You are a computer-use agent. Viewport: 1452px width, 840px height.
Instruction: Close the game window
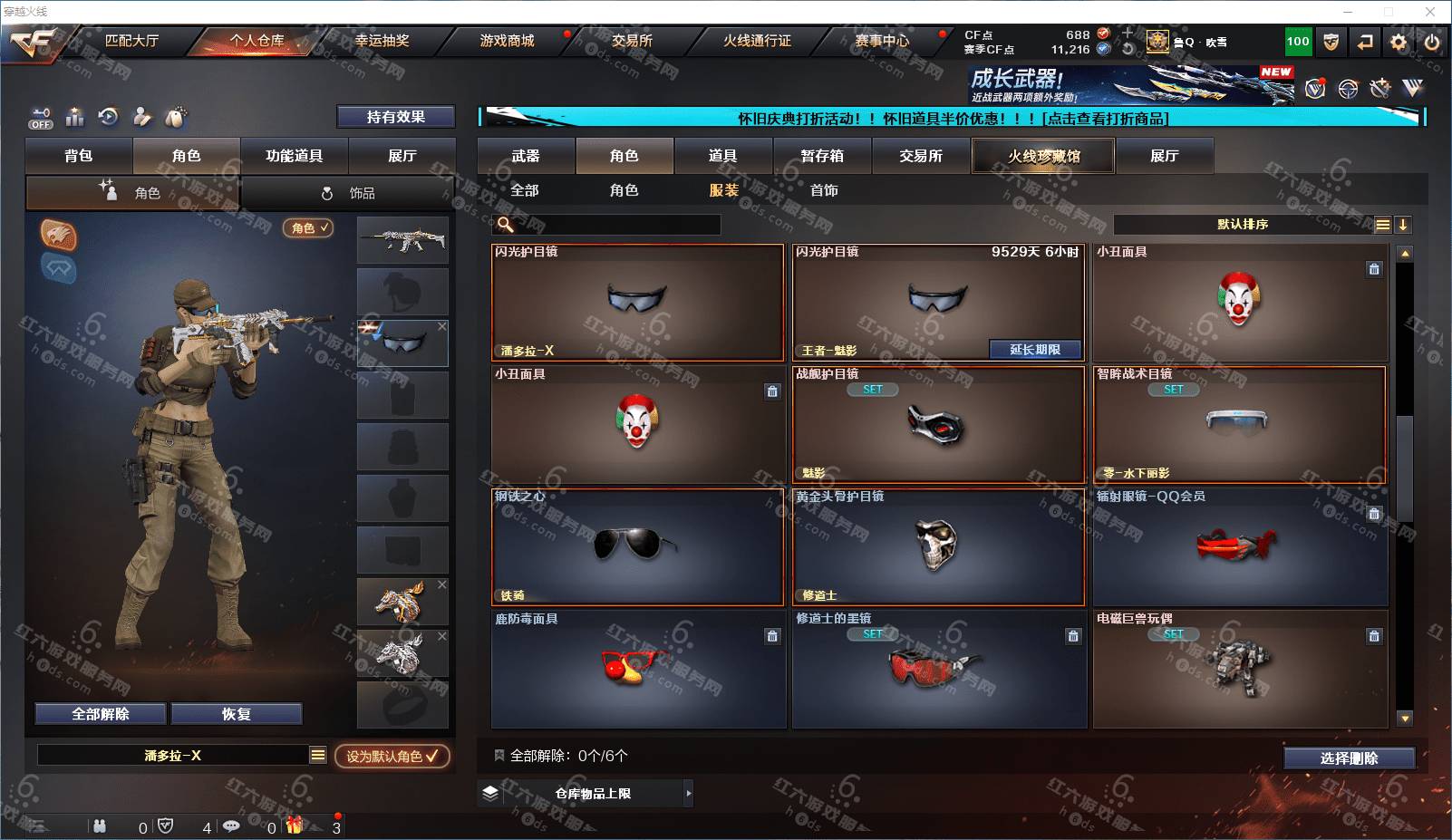point(1430,12)
